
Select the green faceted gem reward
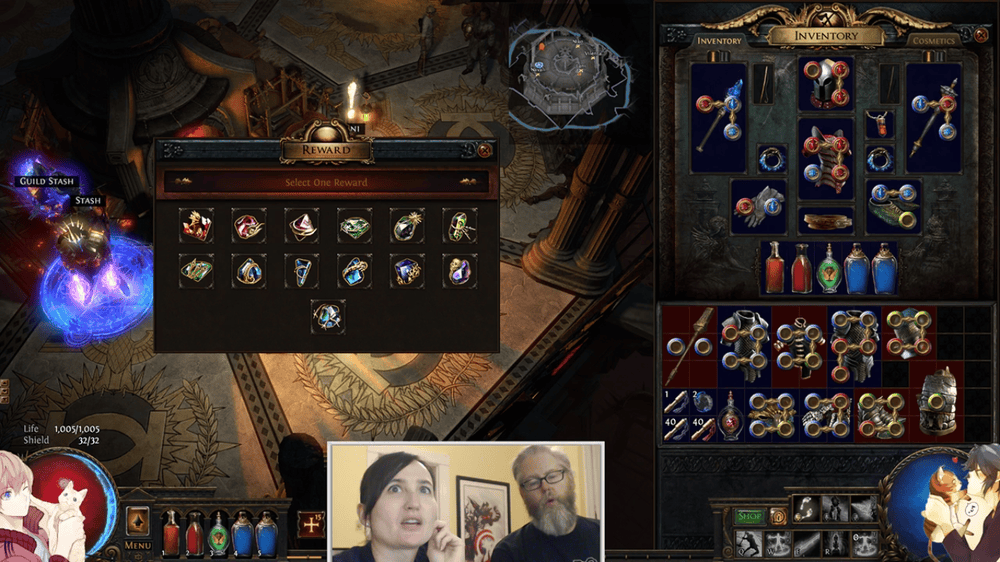353,226
